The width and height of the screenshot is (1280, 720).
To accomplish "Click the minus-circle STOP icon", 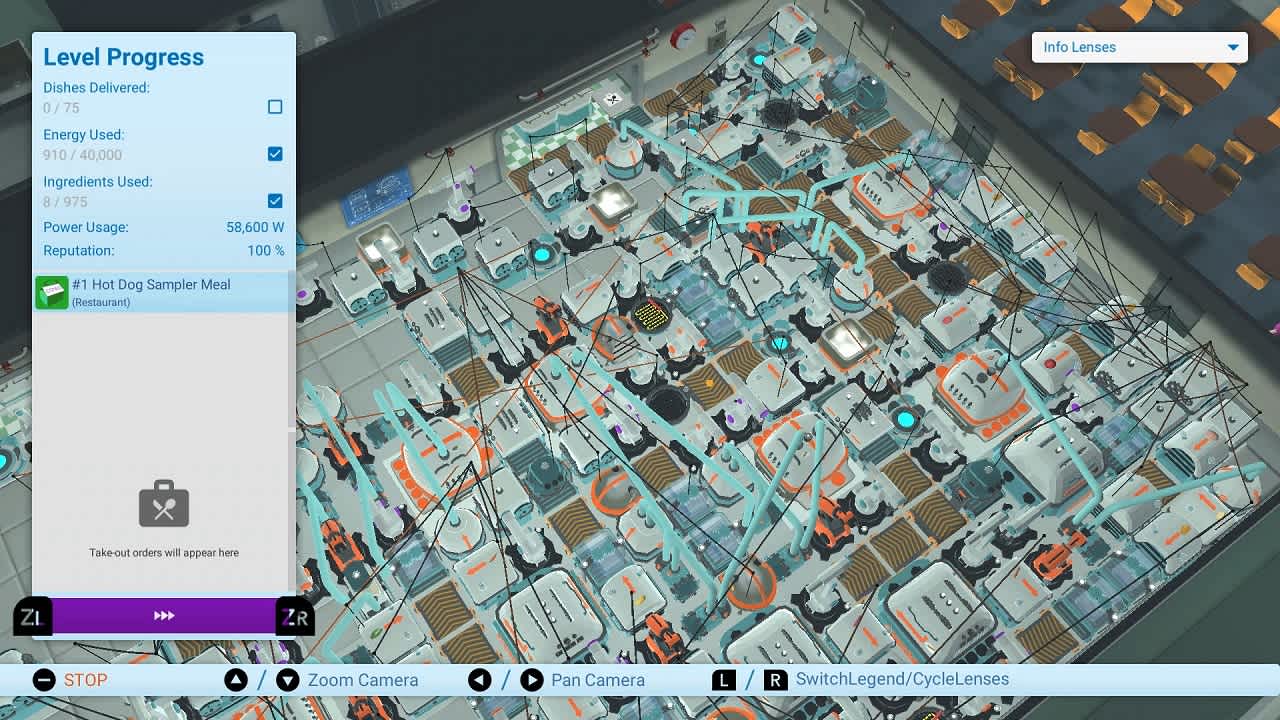I will [x=43, y=680].
